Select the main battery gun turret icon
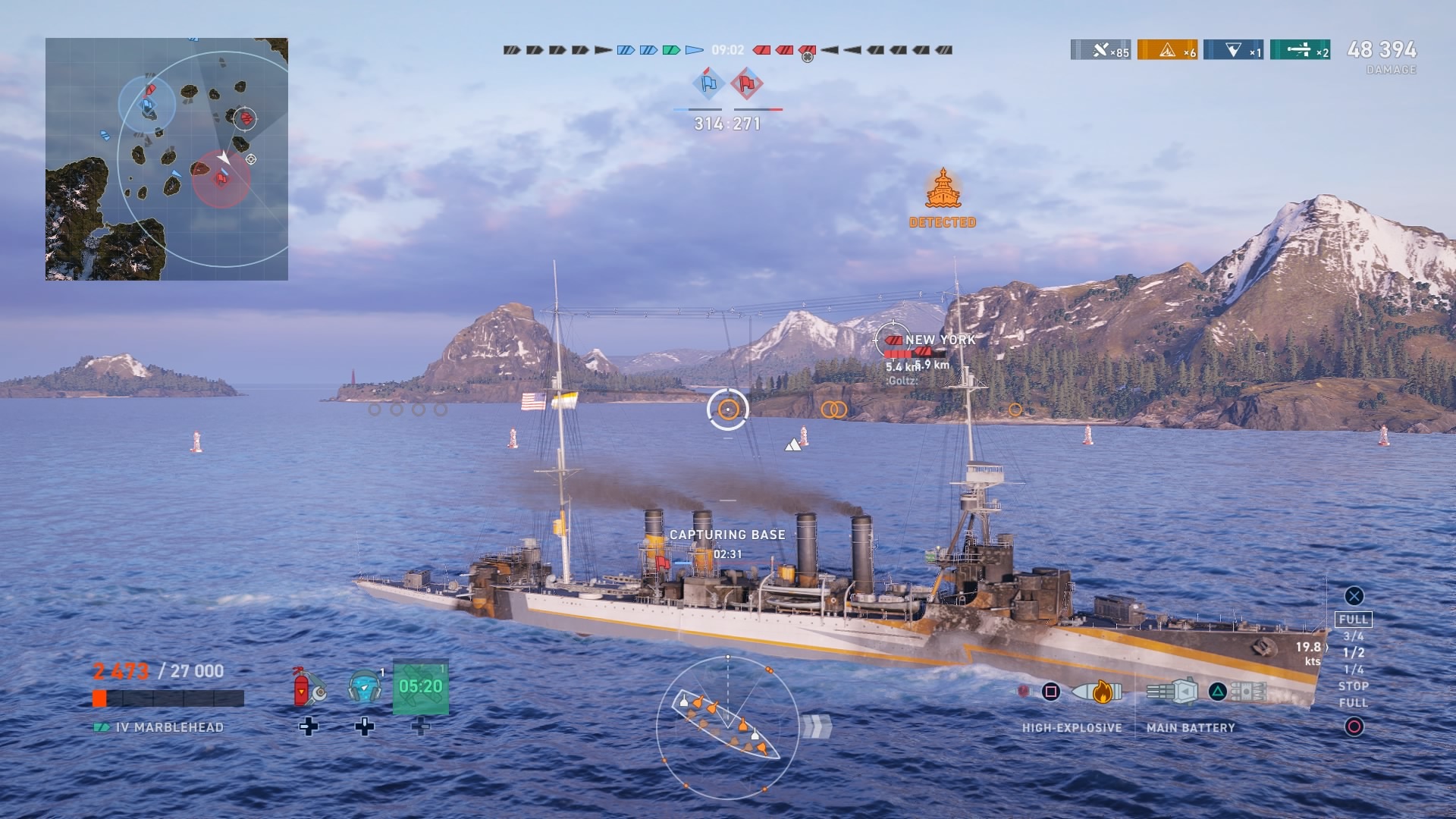 click(x=1172, y=692)
